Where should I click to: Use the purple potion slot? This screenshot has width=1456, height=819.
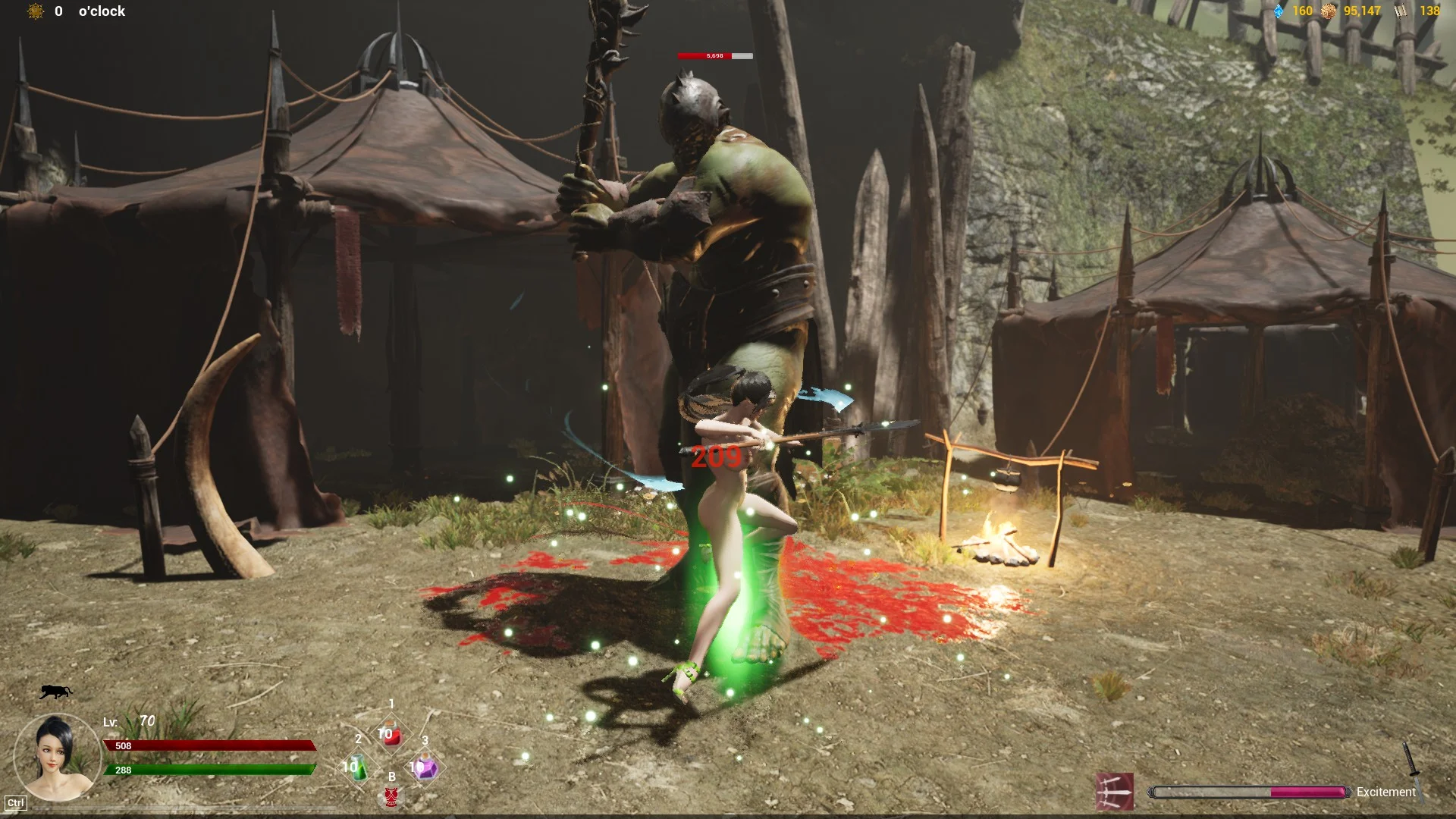pyautogui.click(x=424, y=767)
